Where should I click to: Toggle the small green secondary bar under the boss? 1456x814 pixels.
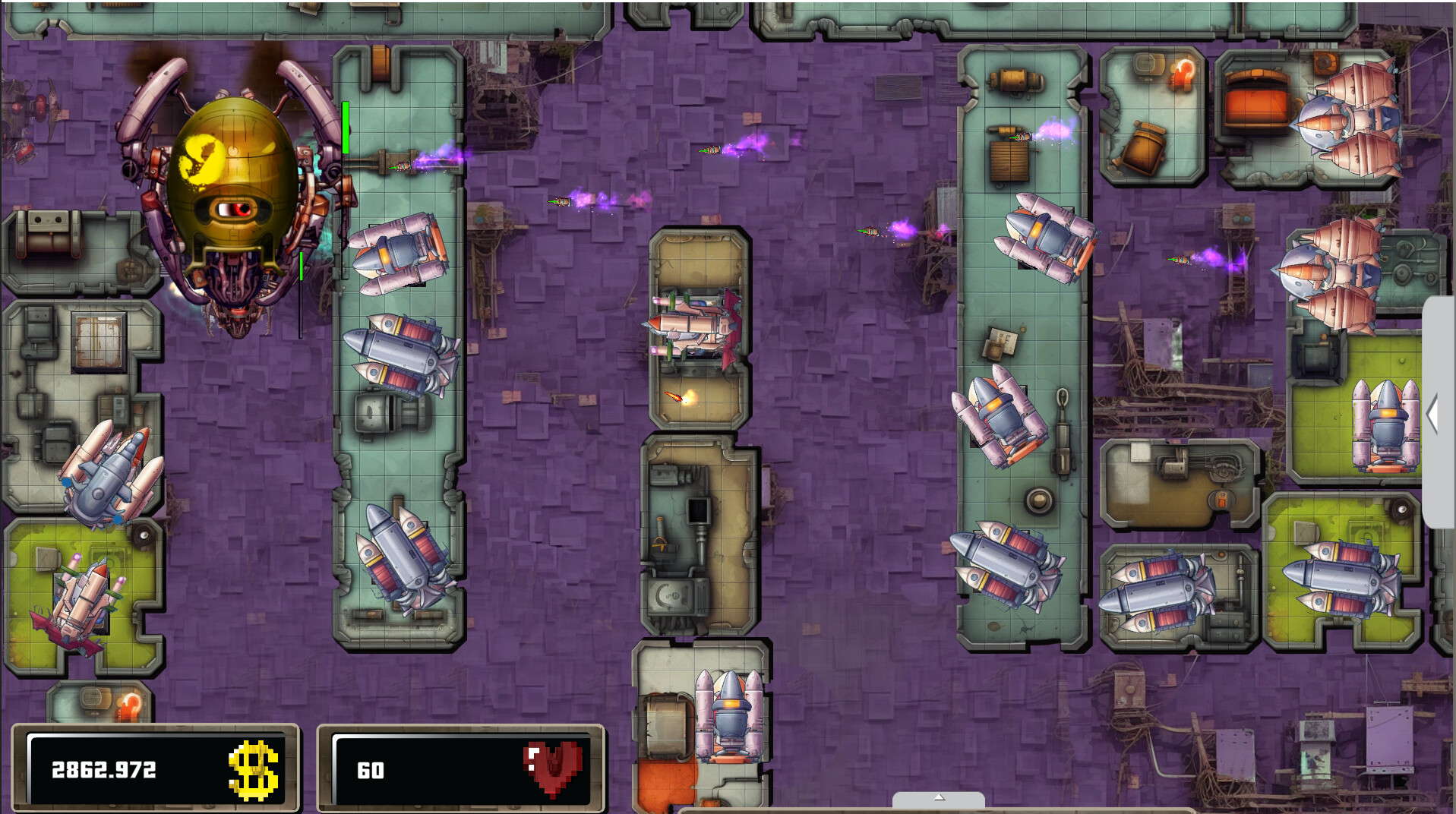(301, 267)
